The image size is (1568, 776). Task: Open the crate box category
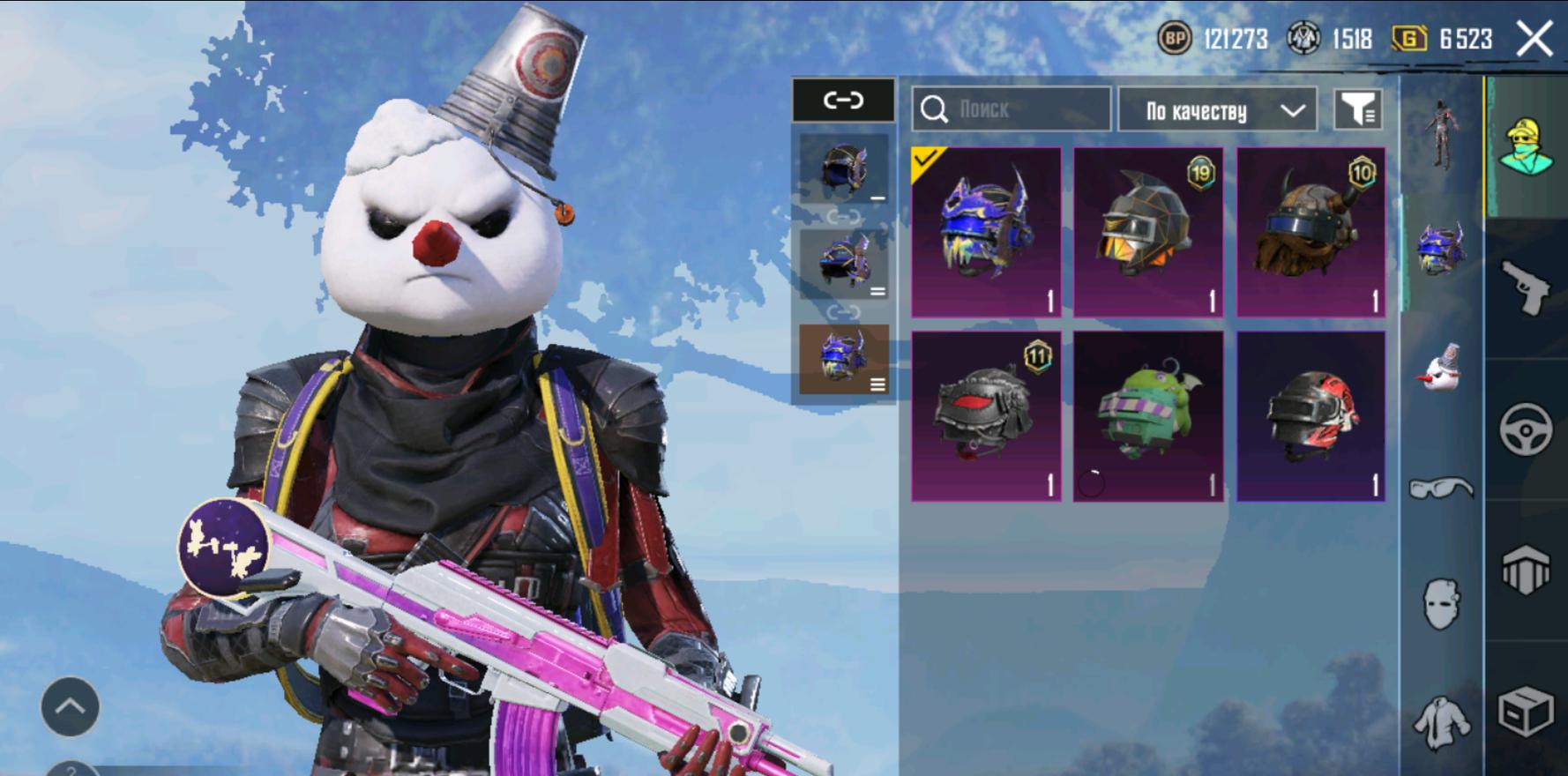click(x=1527, y=711)
